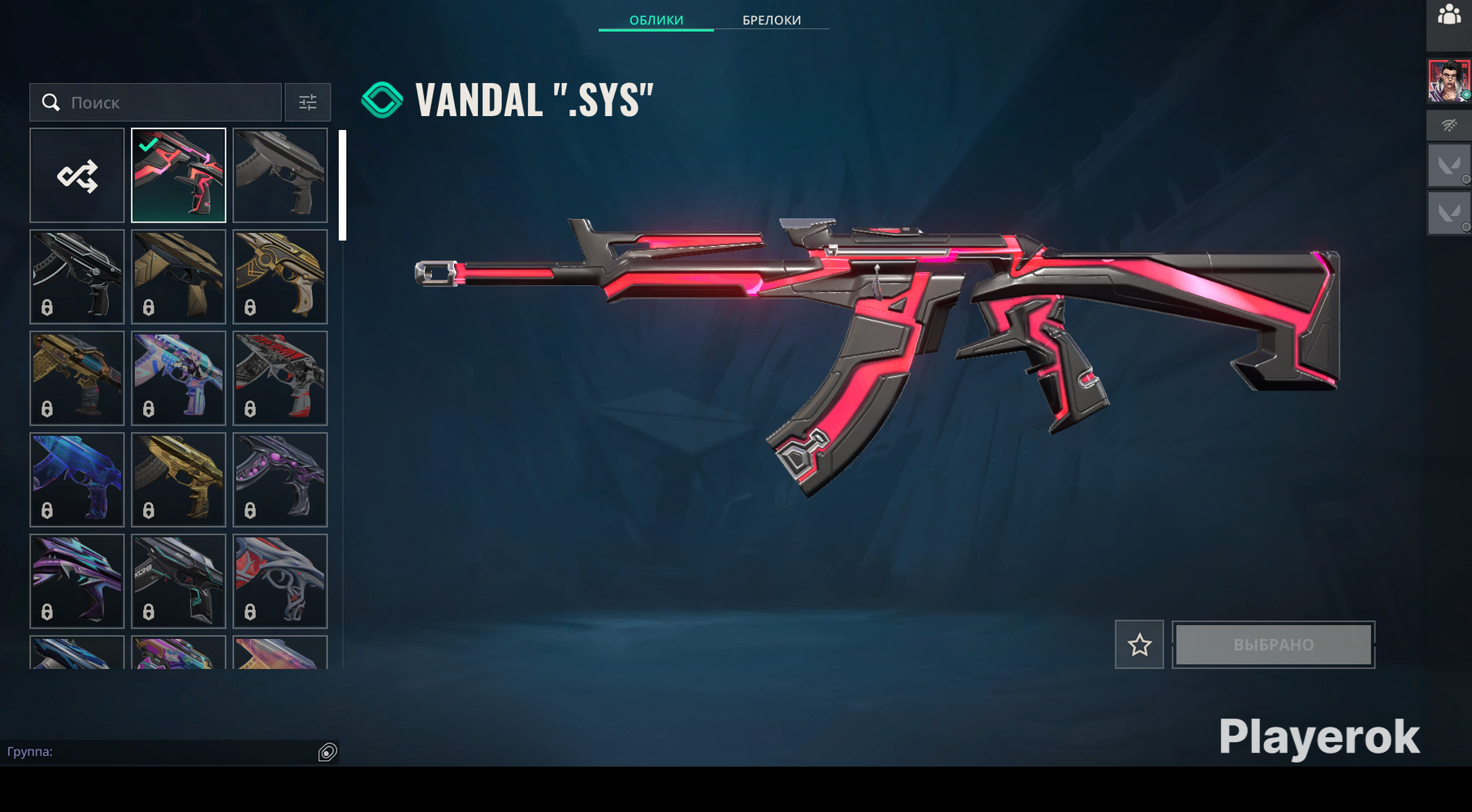The image size is (1472, 812).
Task: Click the ВЫБРАНО button
Action: point(1273,645)
